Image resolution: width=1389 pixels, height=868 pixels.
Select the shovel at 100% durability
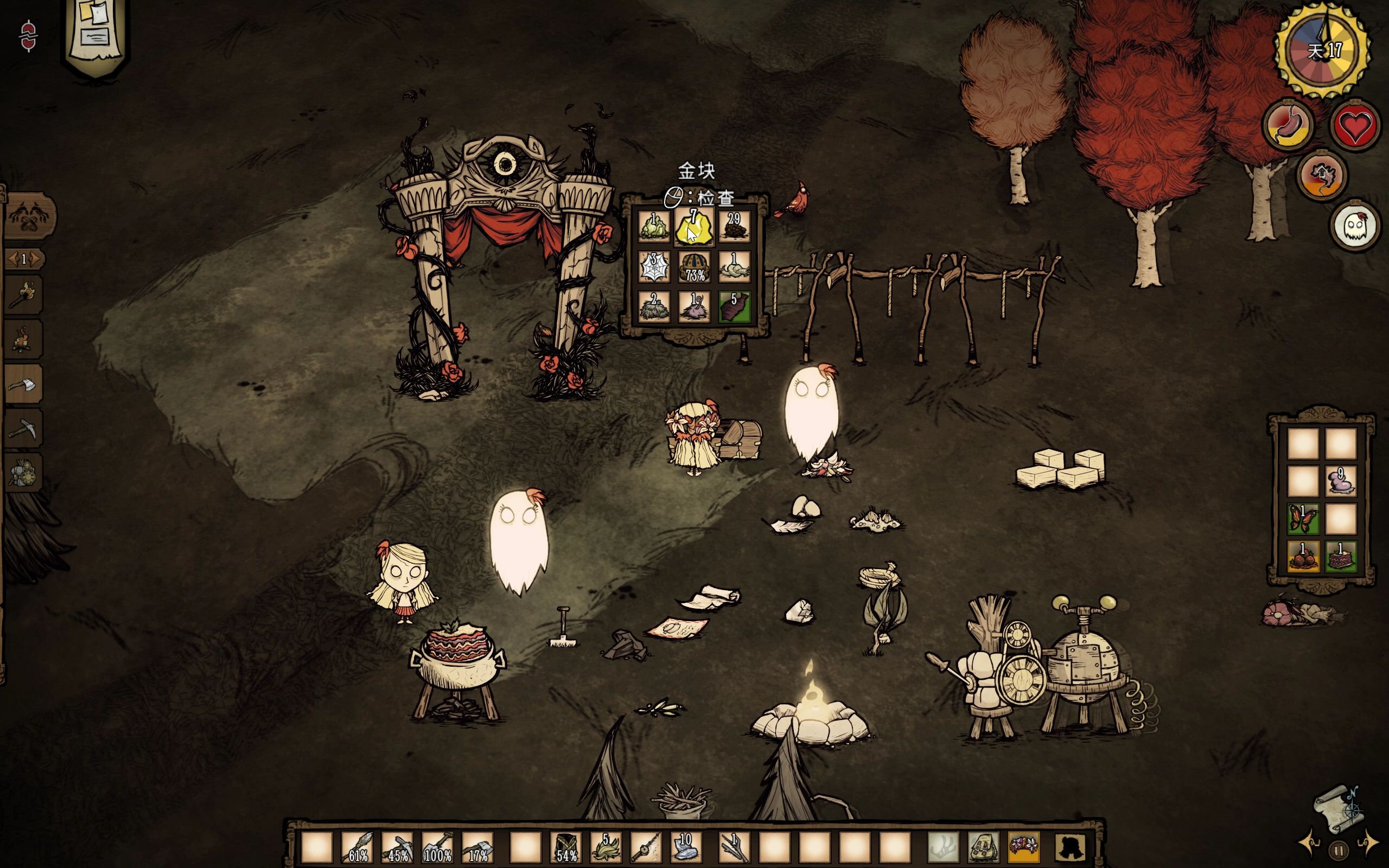pos(438,847)
